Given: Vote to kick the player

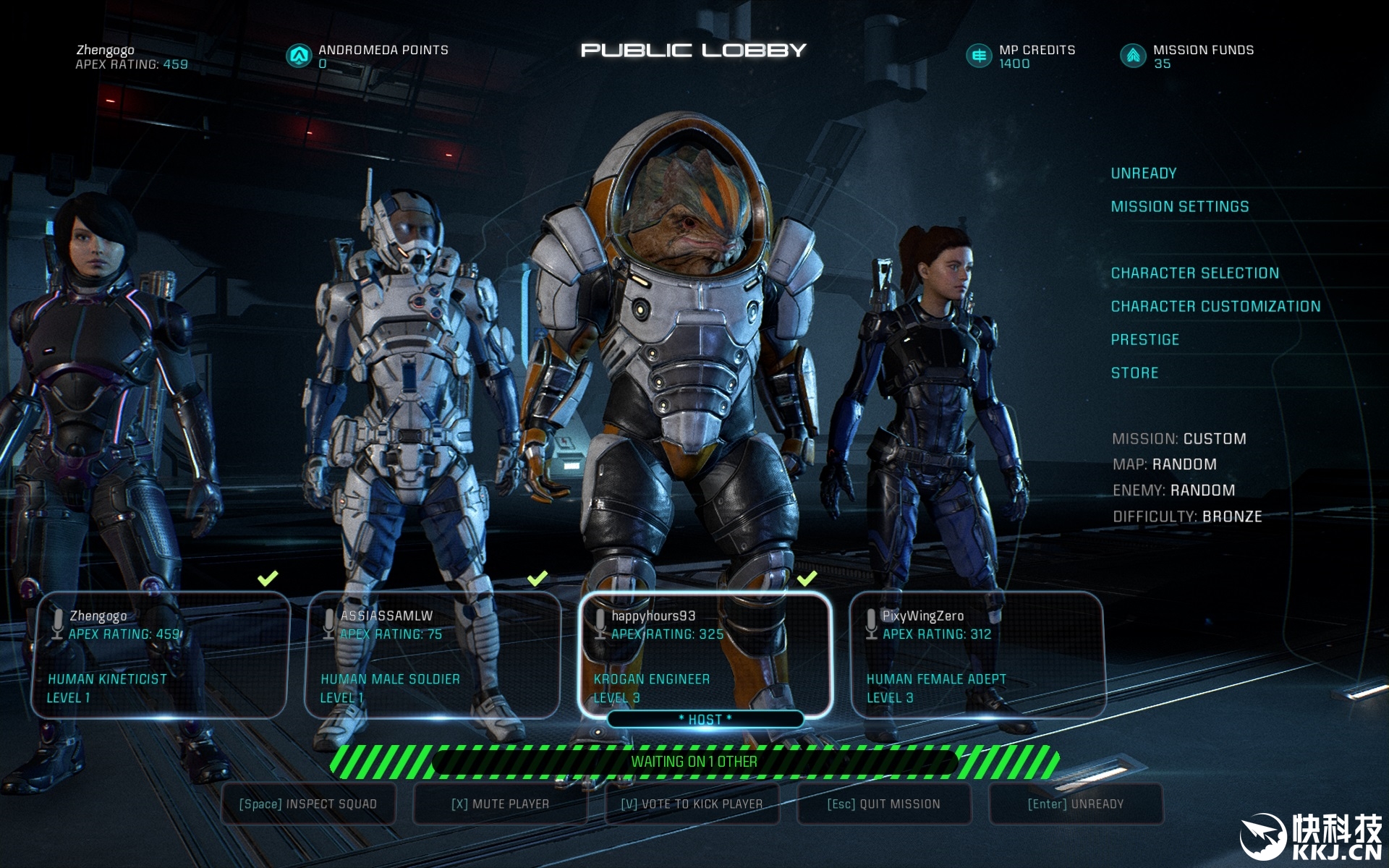Looking at the screenshot, I should click(692, 804).
